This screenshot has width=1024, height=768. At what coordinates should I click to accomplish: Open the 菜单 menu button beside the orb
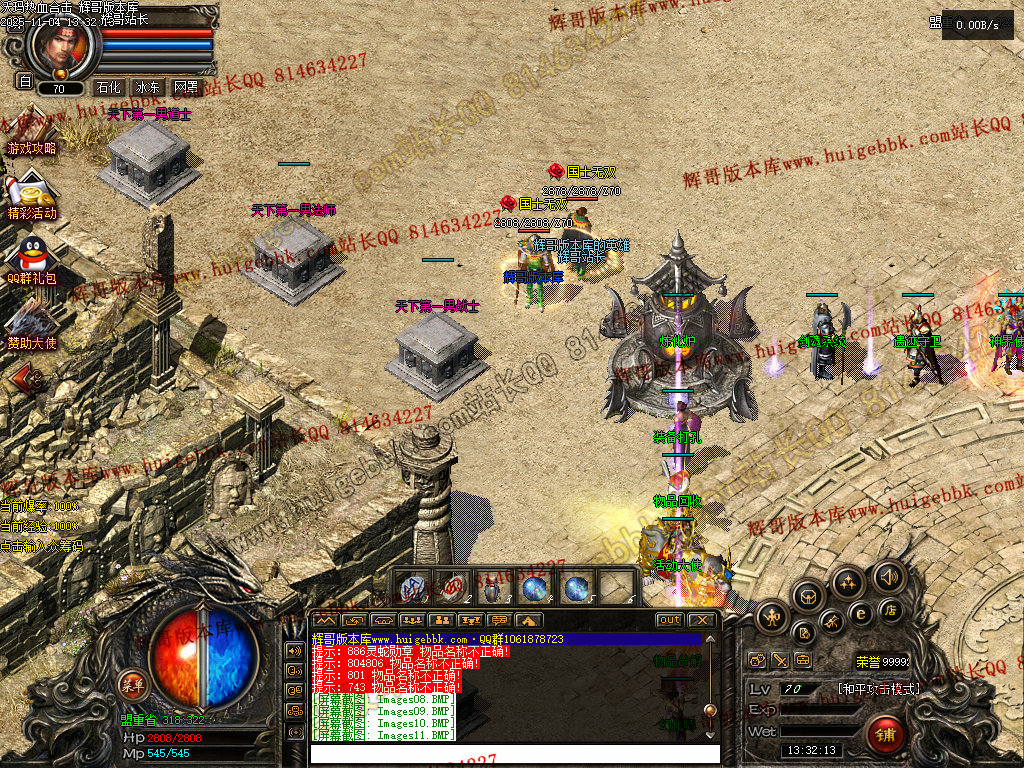click(132, 684)
